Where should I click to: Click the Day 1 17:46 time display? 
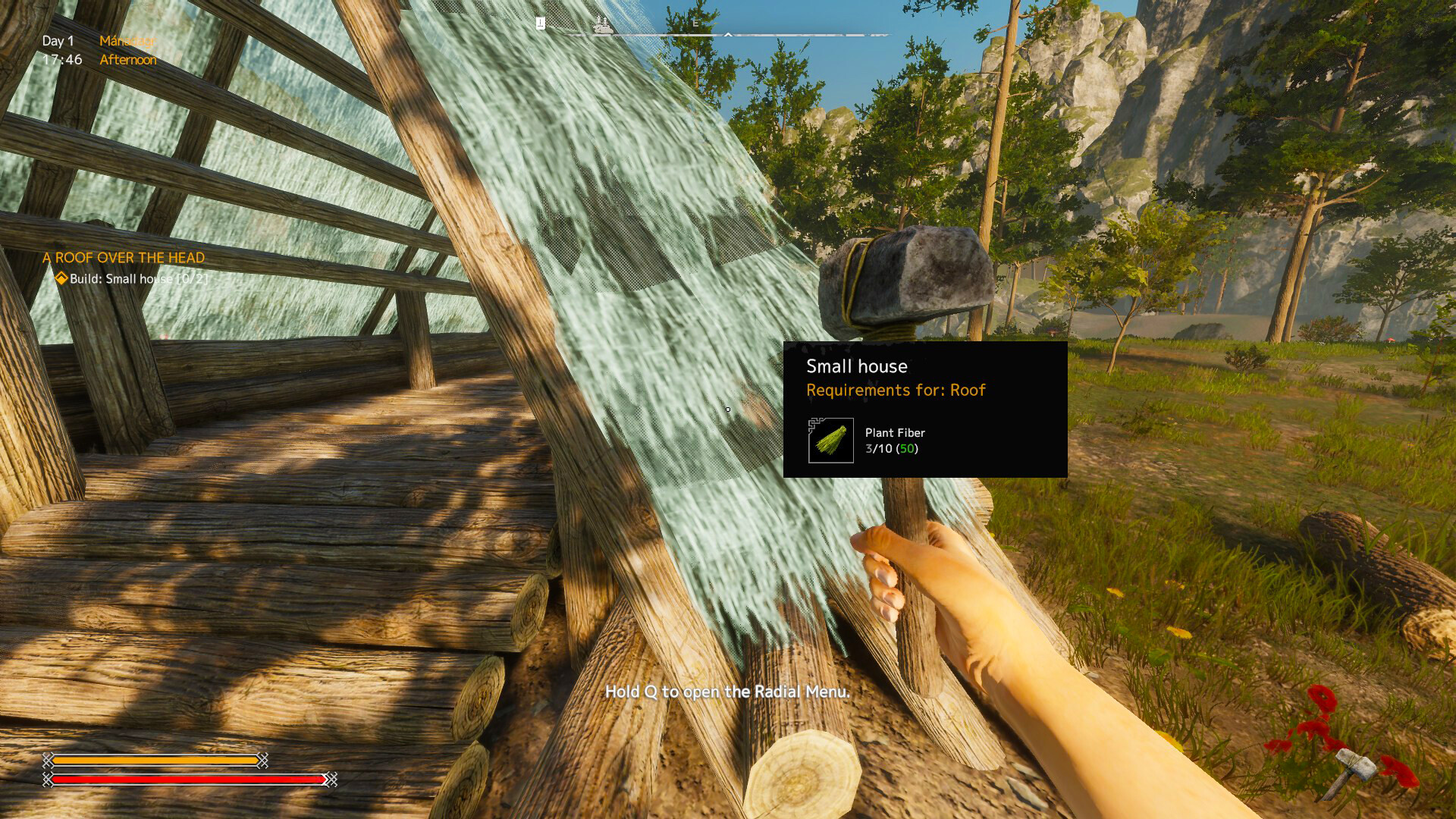click(61, 50)
